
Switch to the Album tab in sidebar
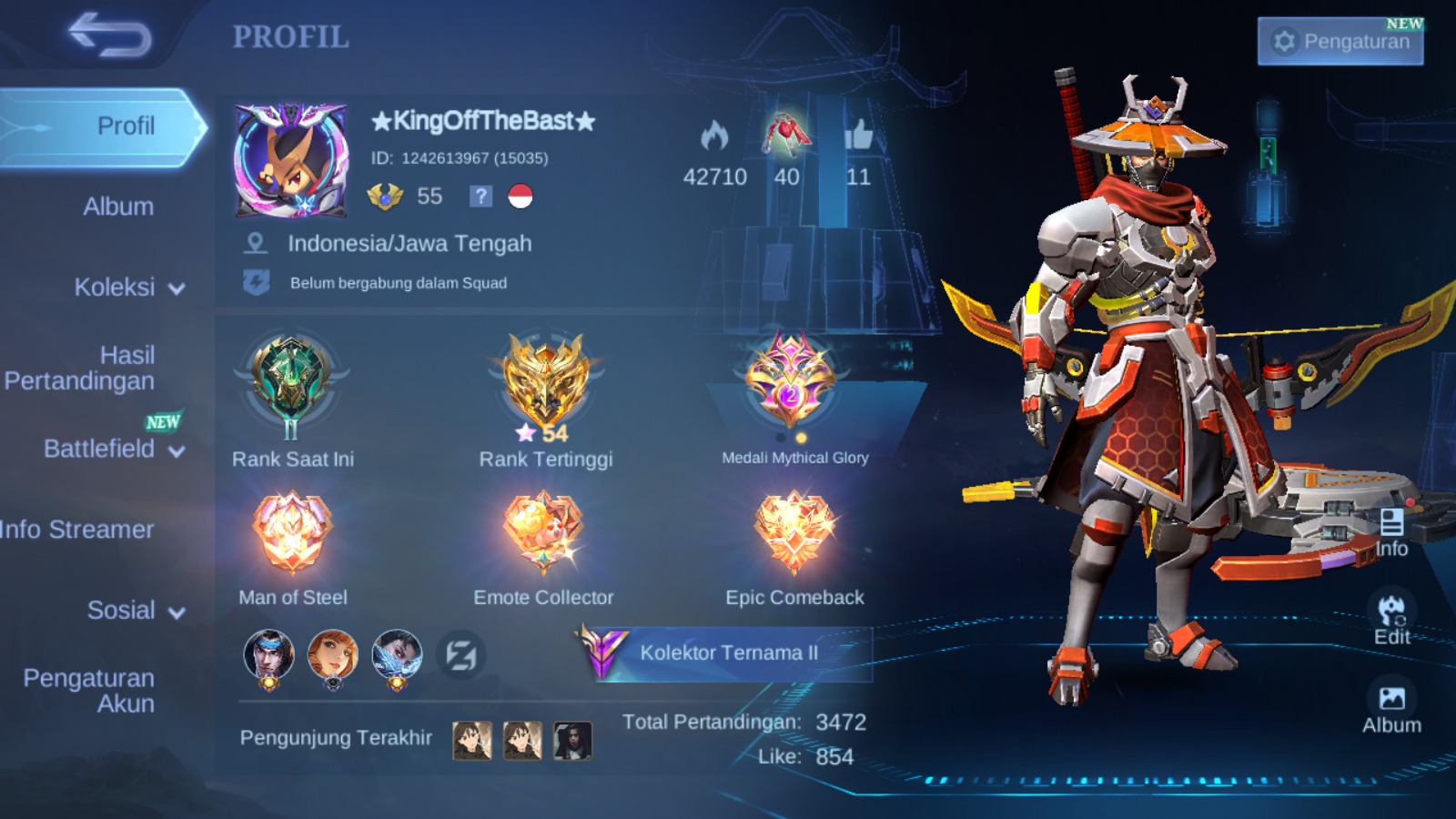pos(118,207)
